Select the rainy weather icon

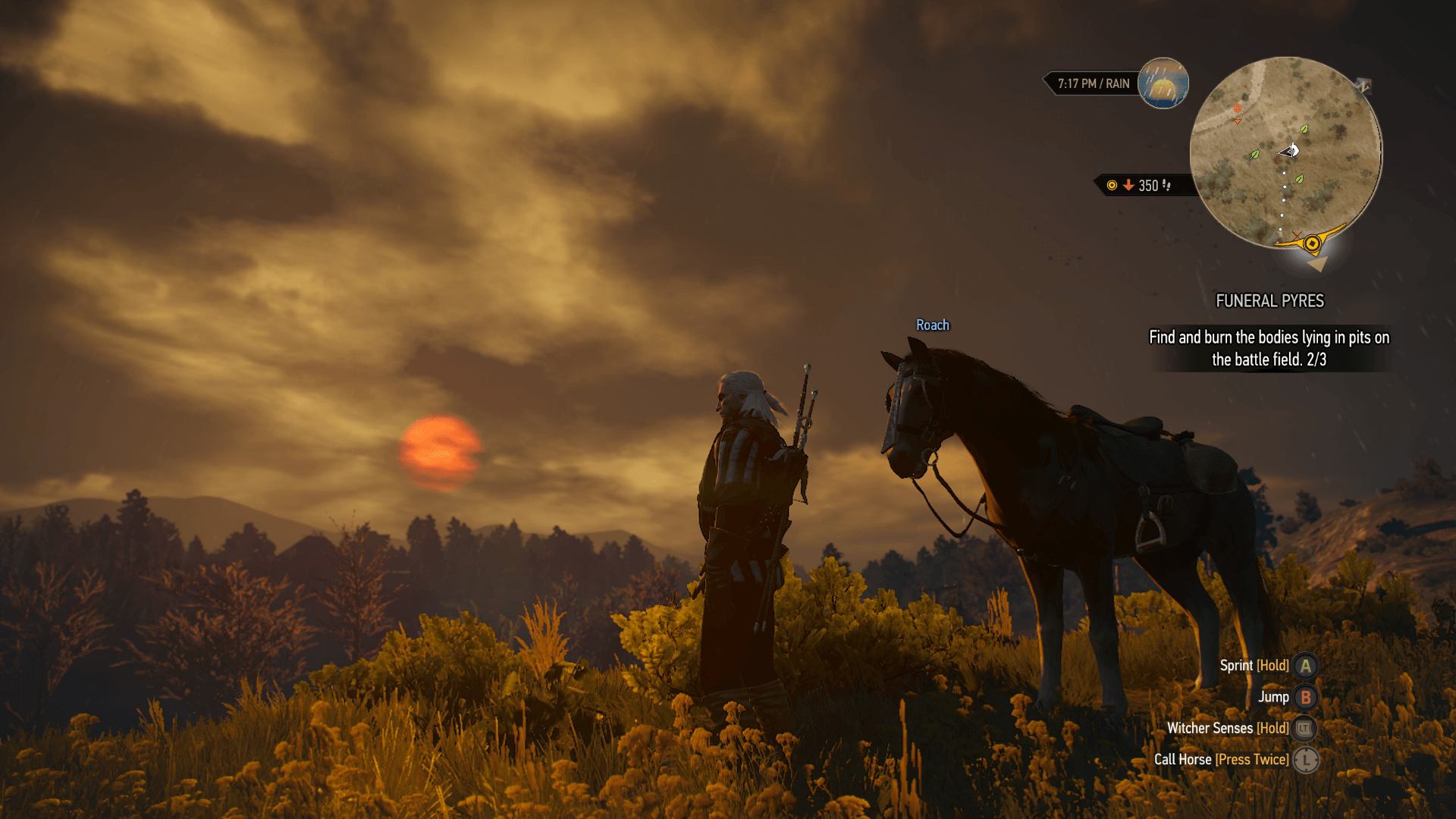click(x=1163, y=83)
